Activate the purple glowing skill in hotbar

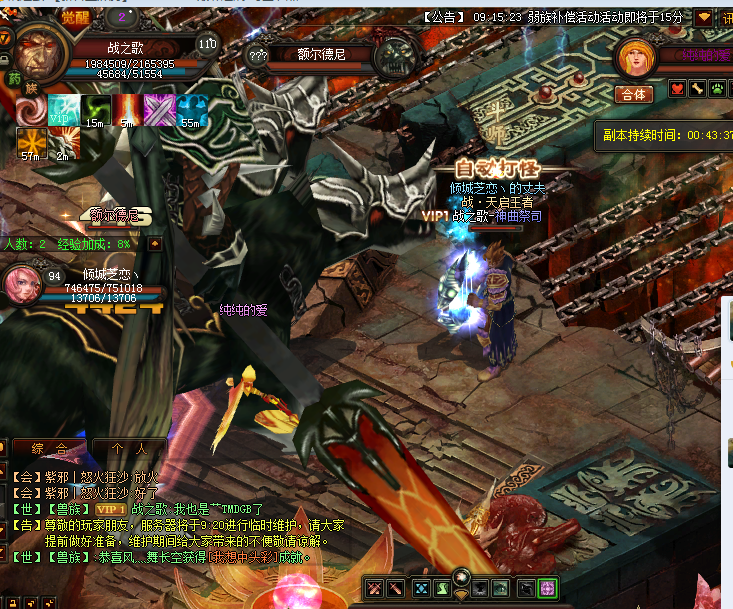tap(547, 588)
